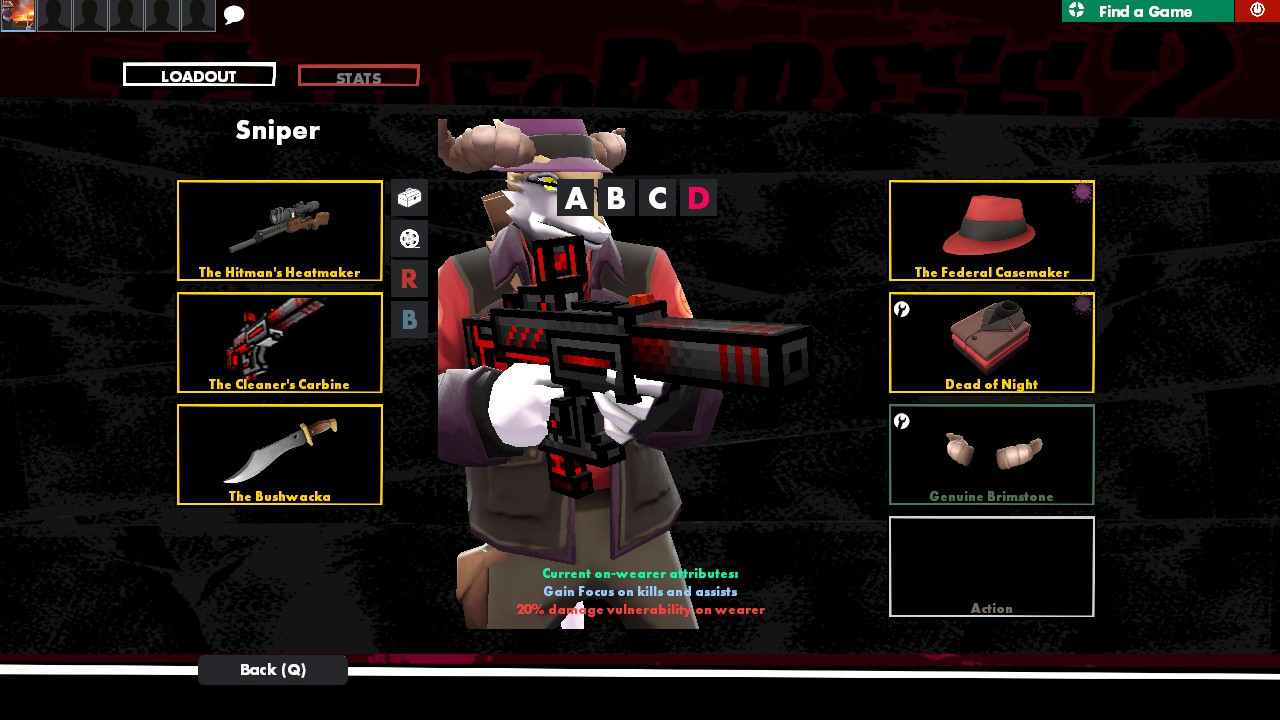Click the wrench icon on the Dead of Night slot
This screenshot has height=720, width=1280.
(902, 310)
